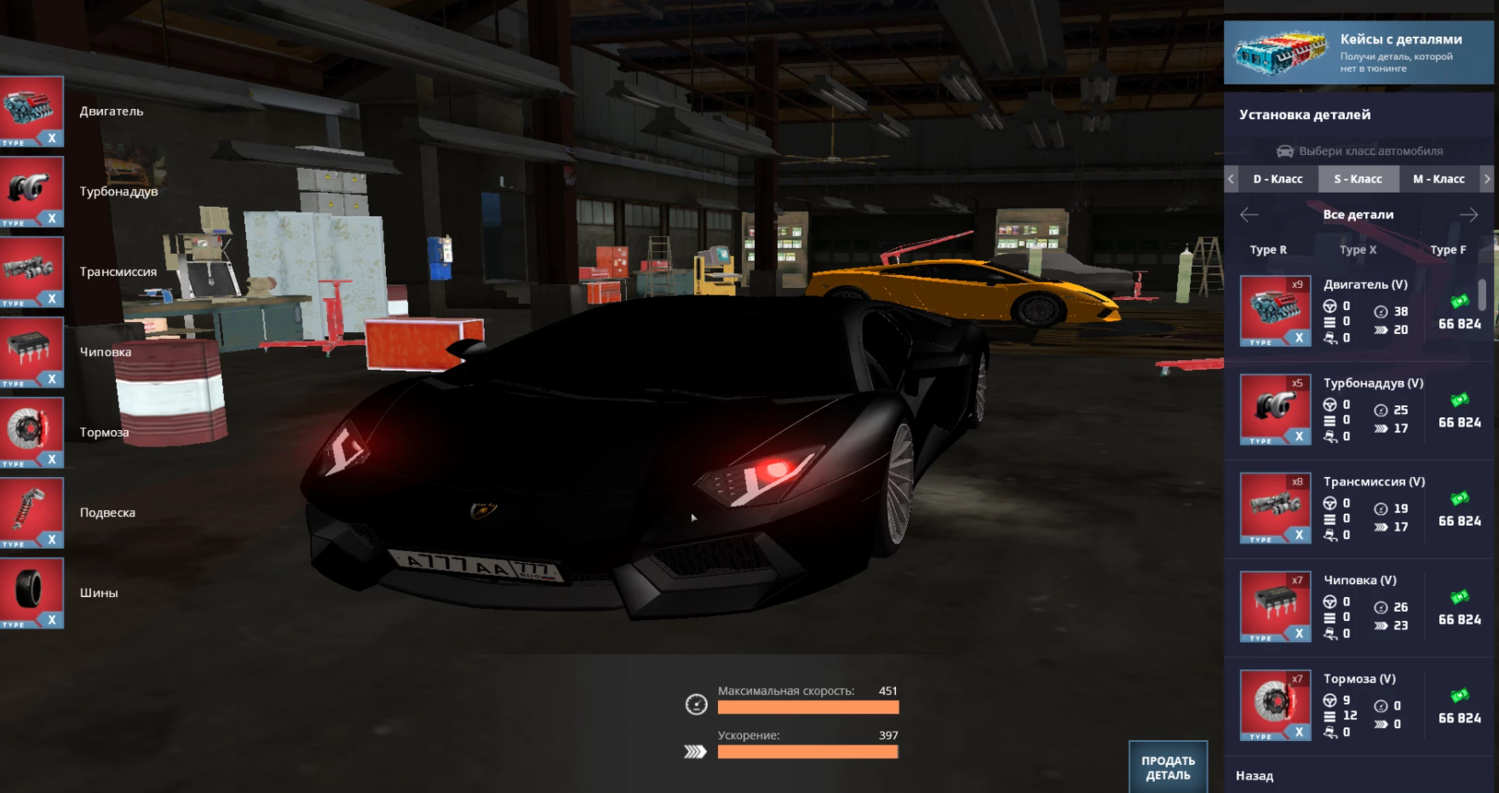
Task: Select the Двигатель slot in the left column
Action: (33, 112)
